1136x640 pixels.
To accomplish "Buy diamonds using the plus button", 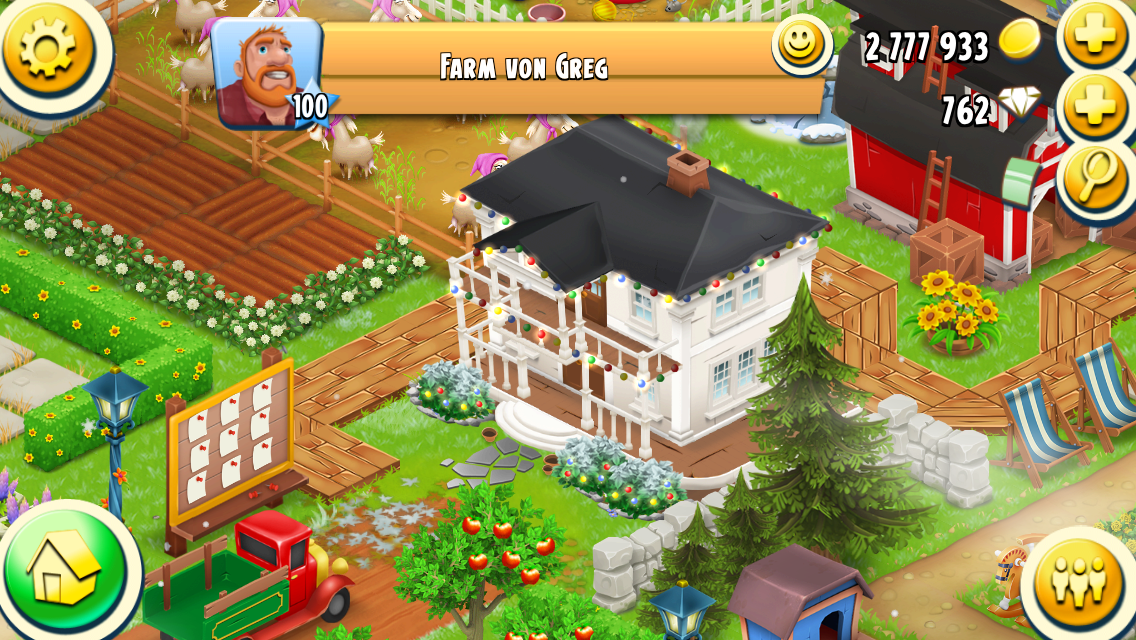I will pos(1093,107).
